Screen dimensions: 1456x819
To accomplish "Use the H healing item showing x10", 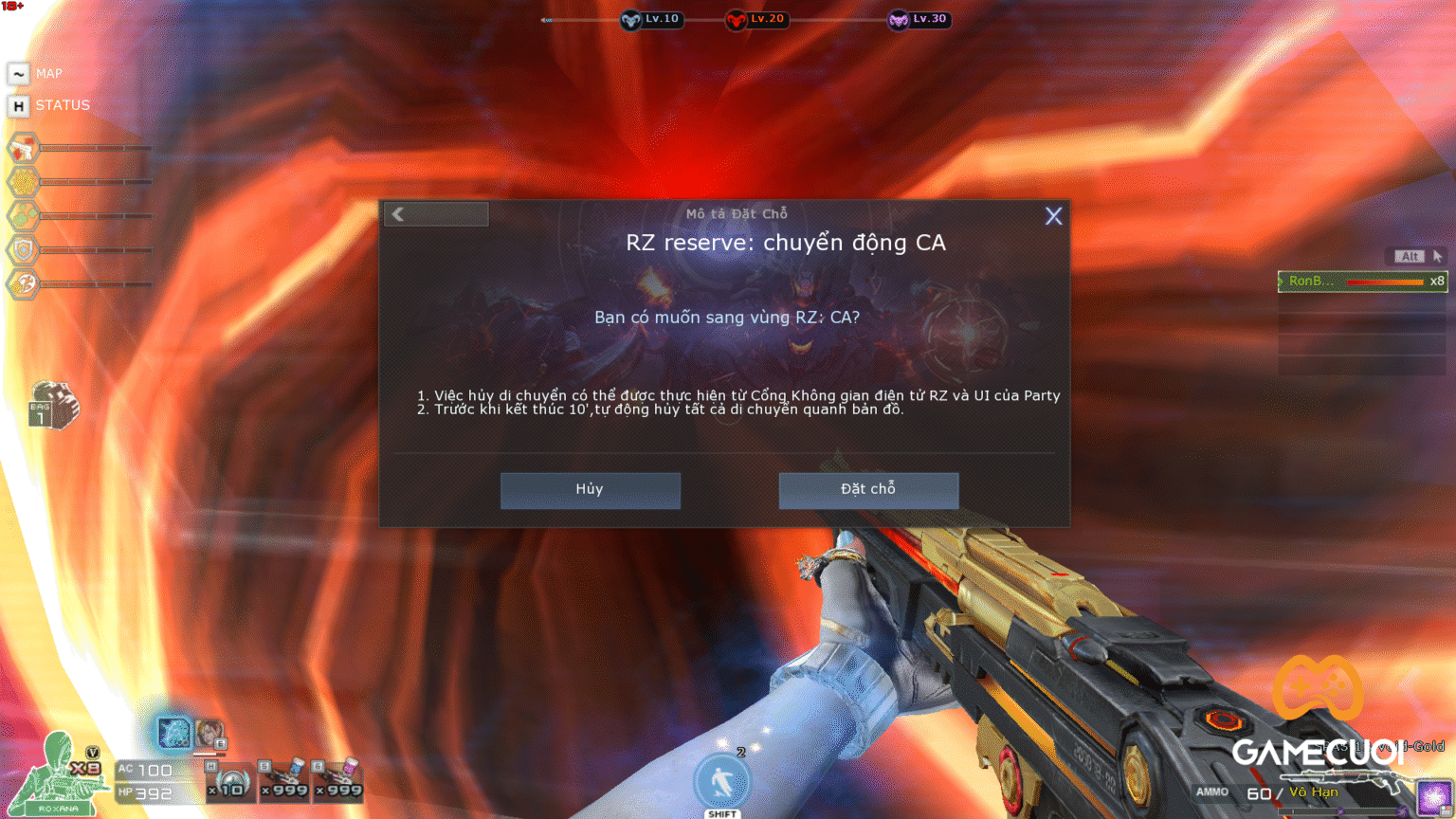I will (x=230, y=781).
